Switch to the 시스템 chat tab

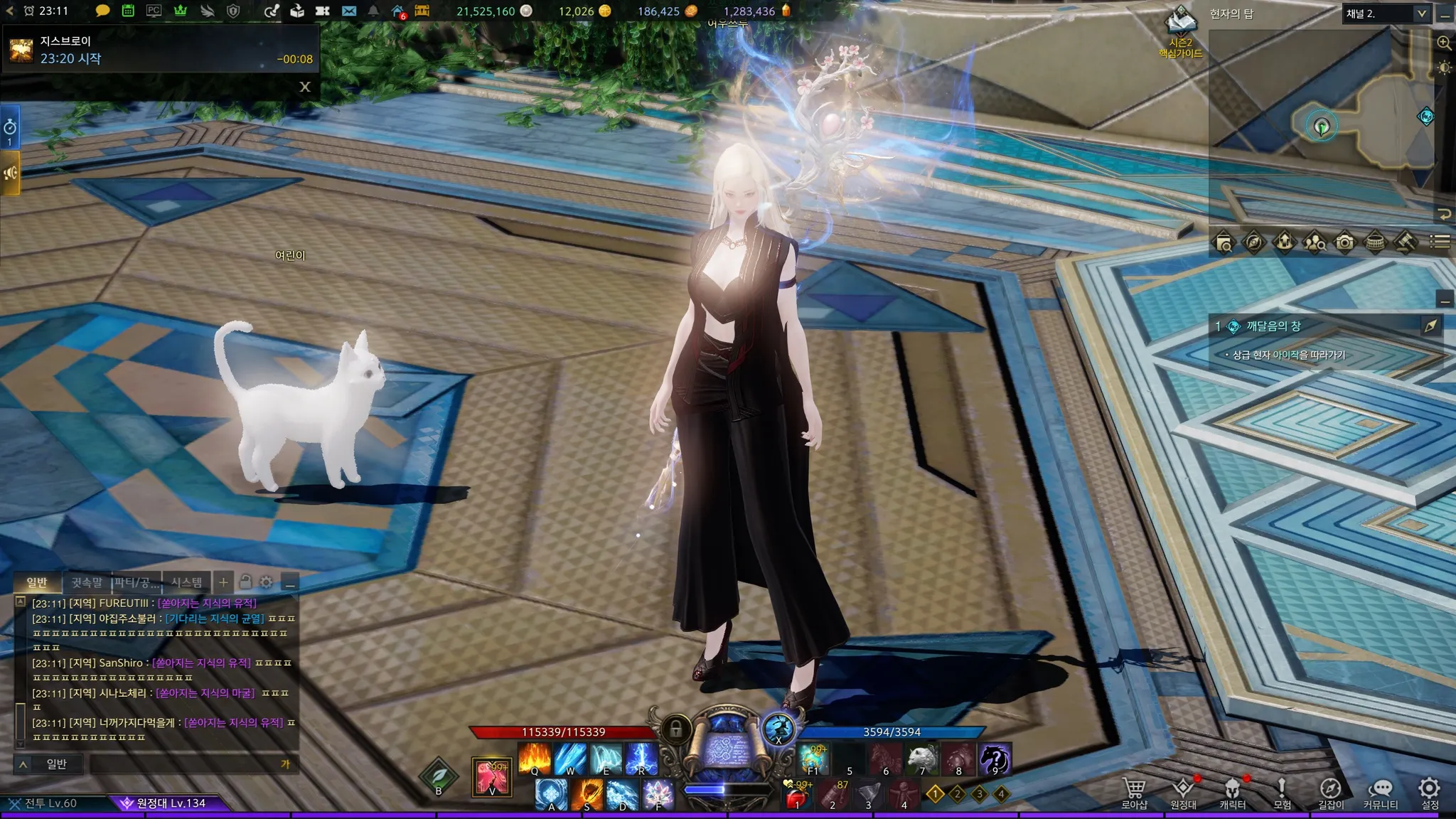tap(186, 582)
